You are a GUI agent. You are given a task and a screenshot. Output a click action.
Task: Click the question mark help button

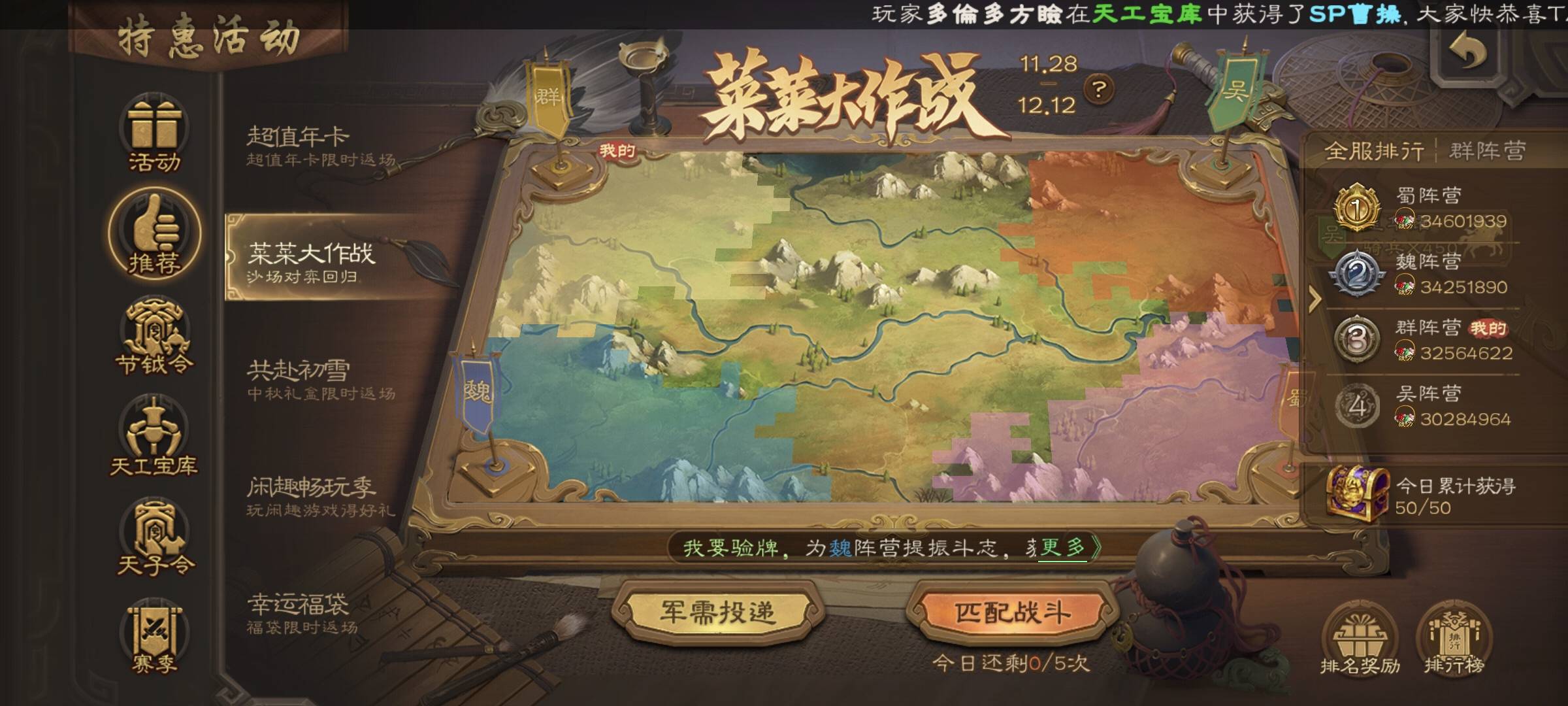pos(1099,89)
